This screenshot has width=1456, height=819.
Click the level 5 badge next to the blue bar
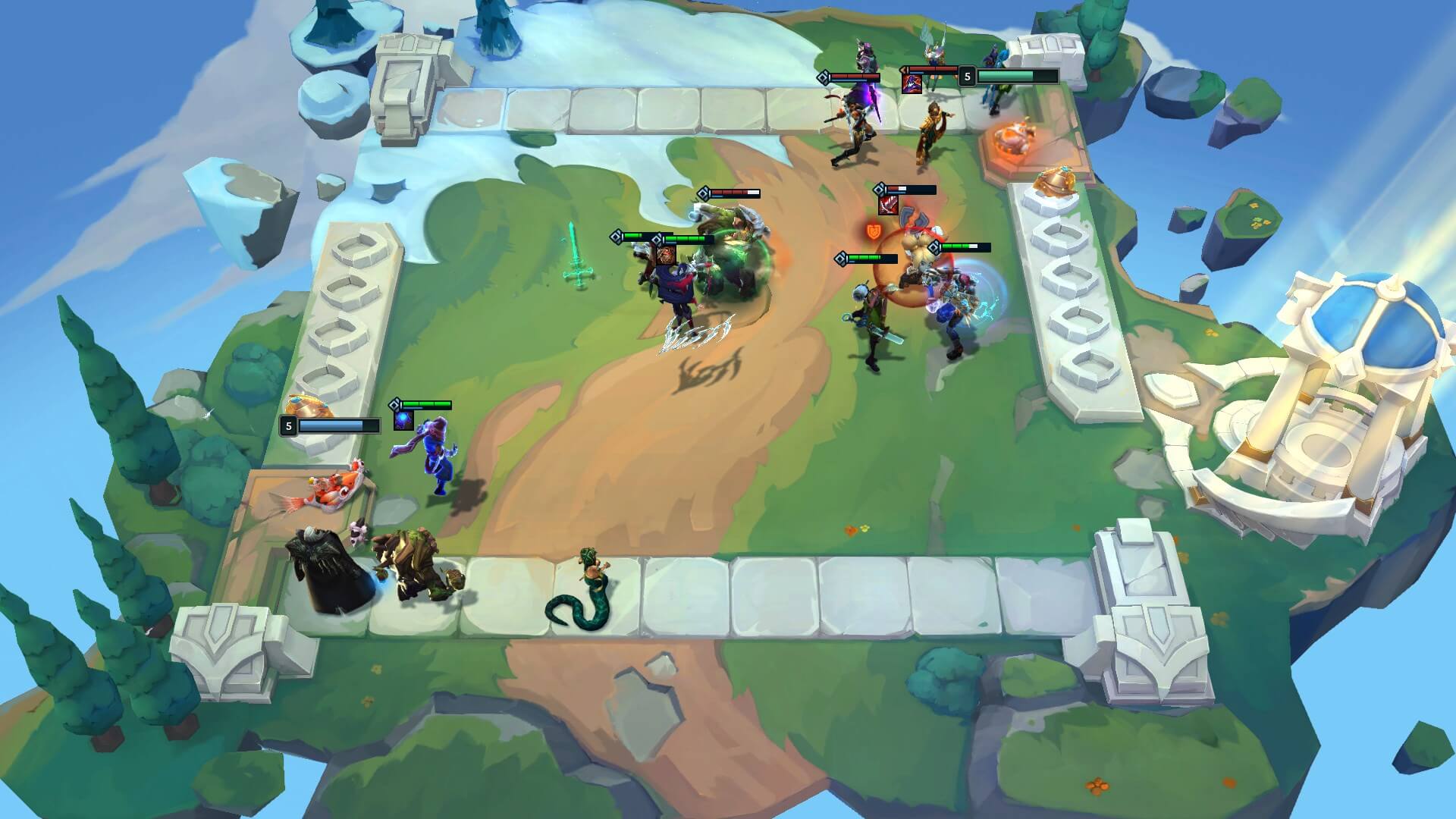tap(289, 426)
